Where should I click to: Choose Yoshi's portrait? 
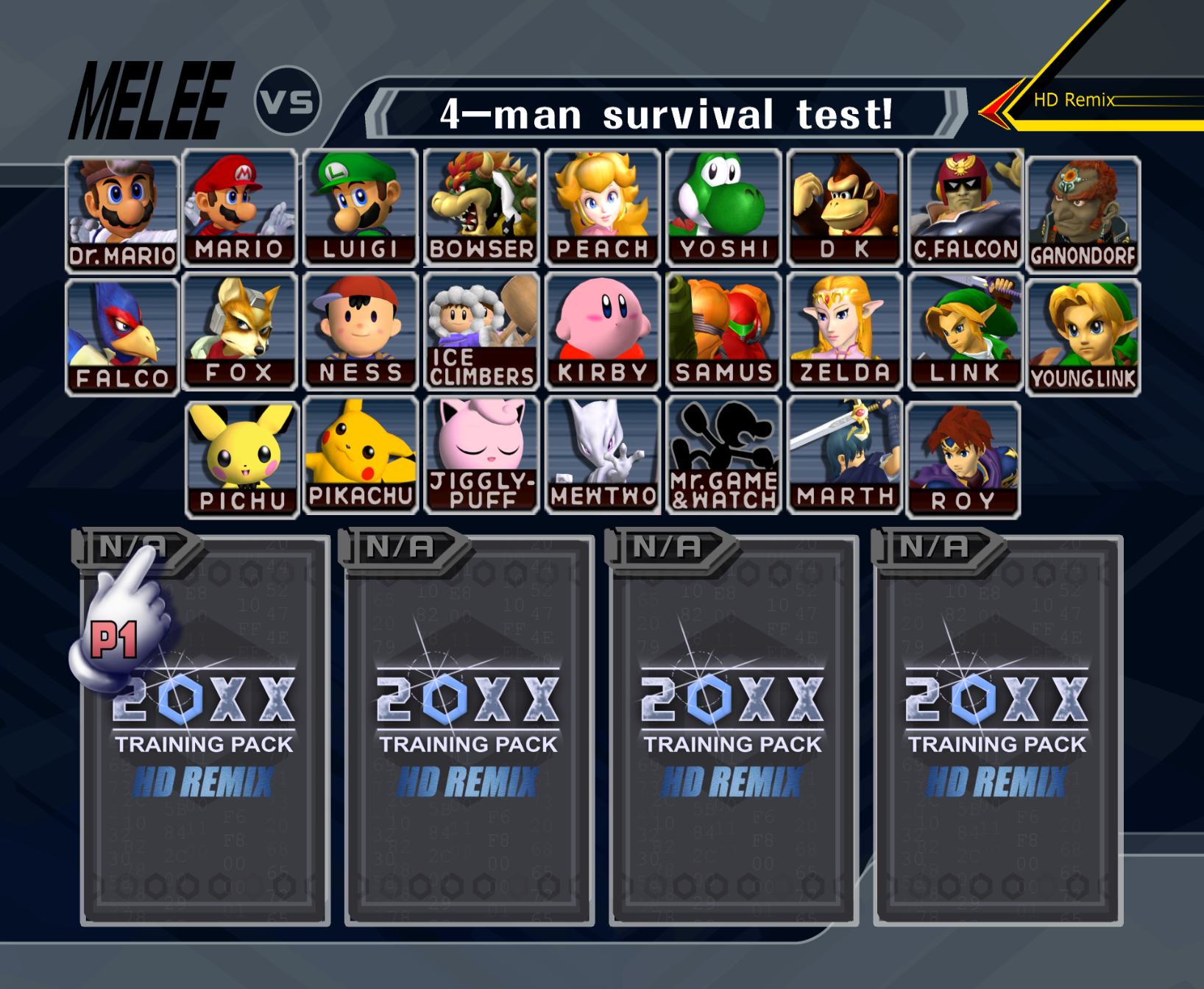723,206
